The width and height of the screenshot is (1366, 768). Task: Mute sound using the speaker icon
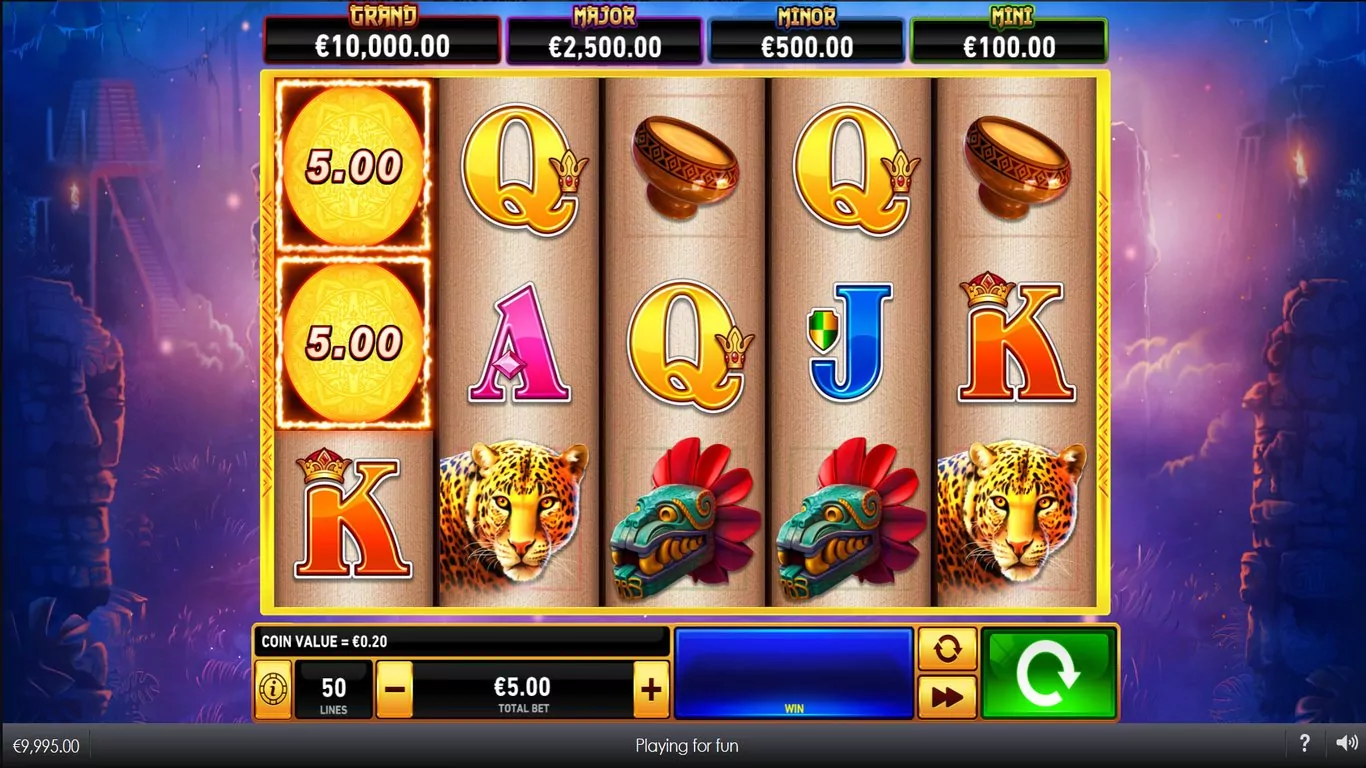[1346, 744]
